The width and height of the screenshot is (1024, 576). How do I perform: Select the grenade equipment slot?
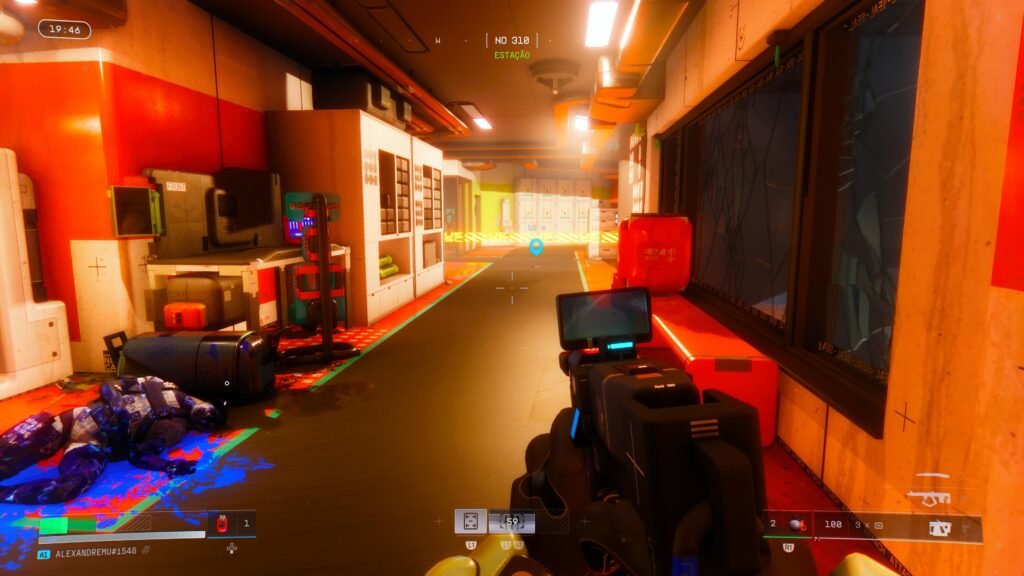coord(795,524)
